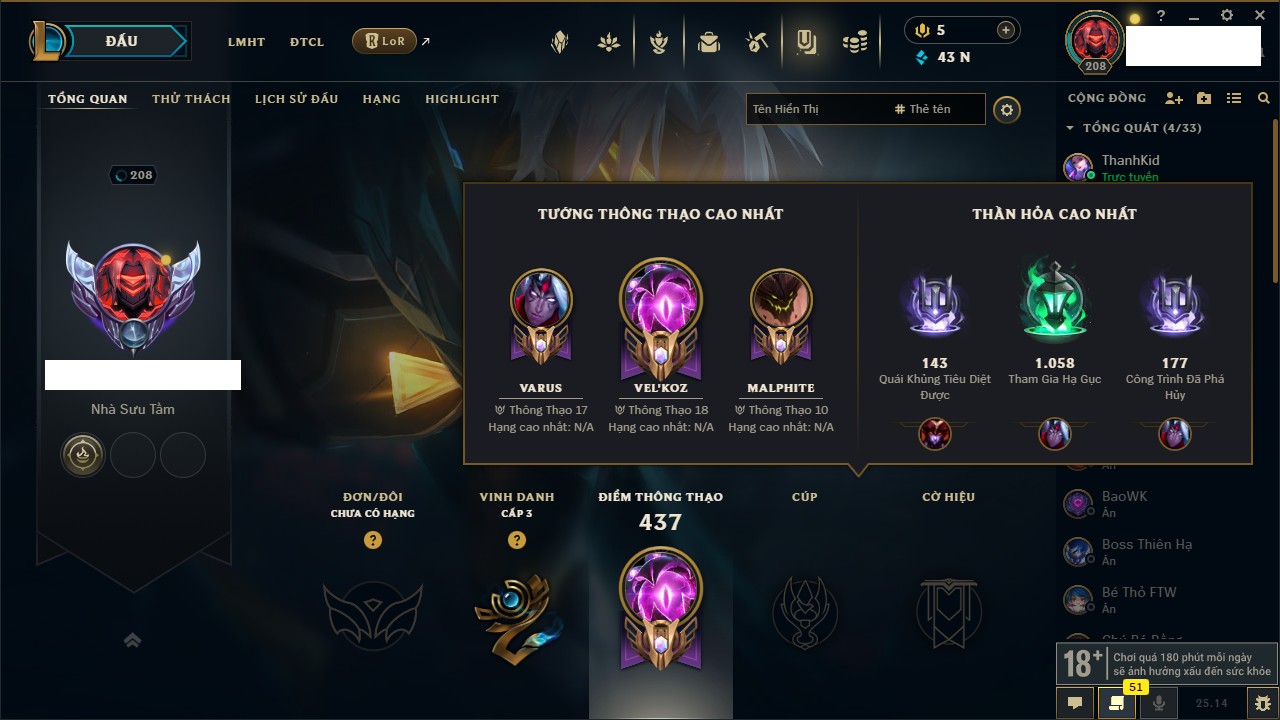Select friend ThanhKid in the list
Screen dimensions: 1280x720
coord(1130,160)
